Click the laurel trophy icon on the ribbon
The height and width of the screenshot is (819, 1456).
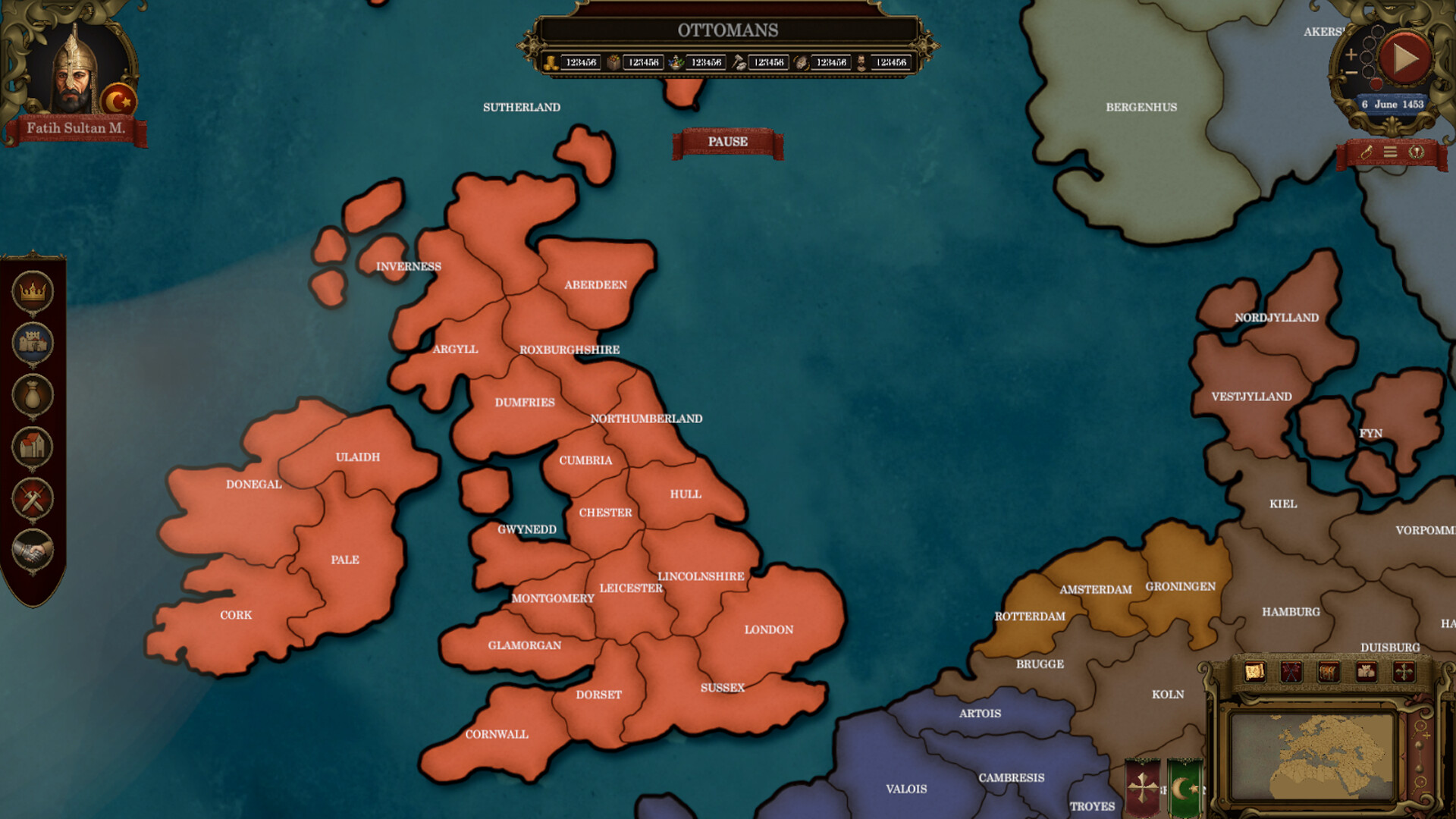(1417, 151)
